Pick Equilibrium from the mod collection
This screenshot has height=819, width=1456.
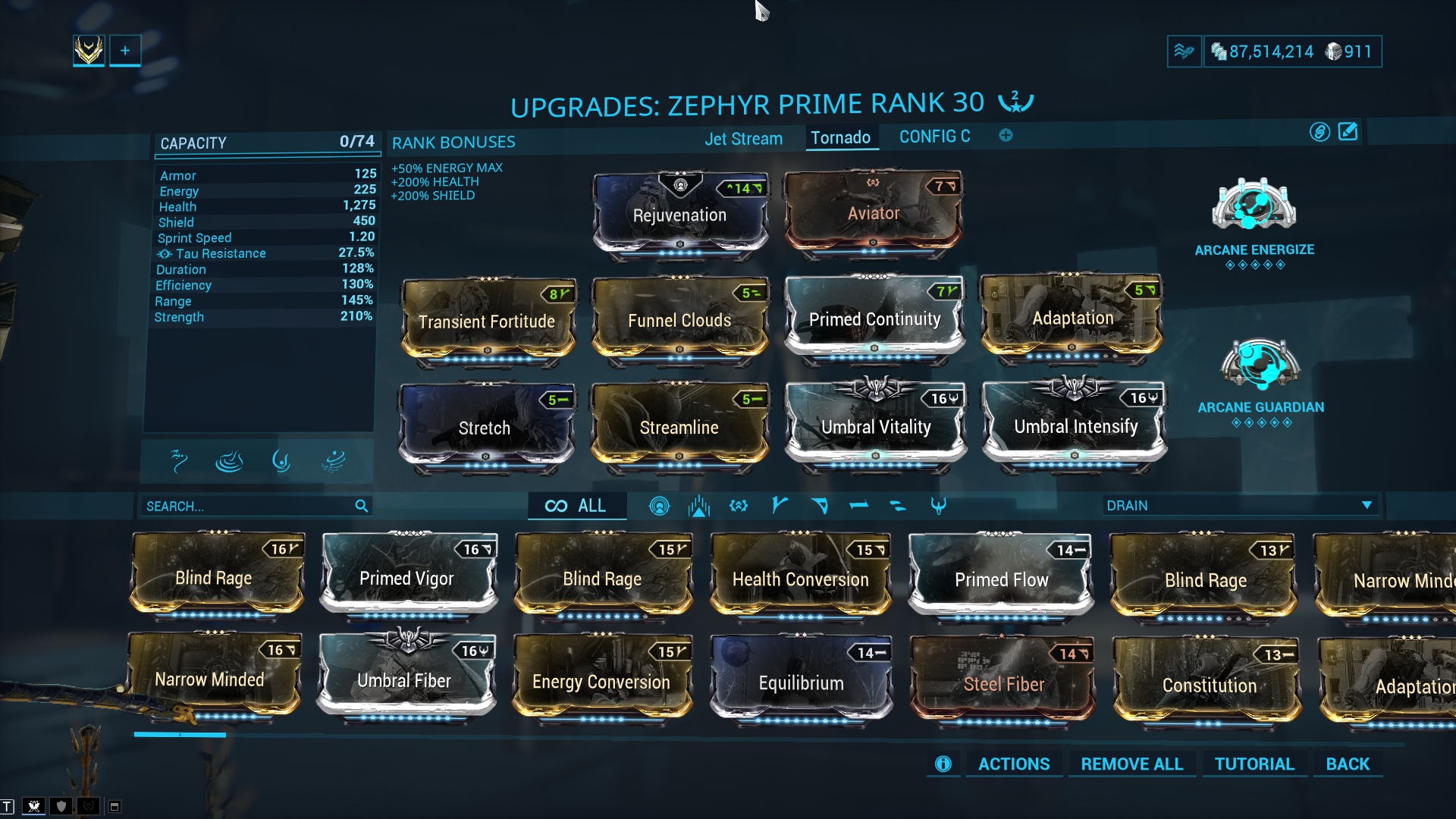801,682
